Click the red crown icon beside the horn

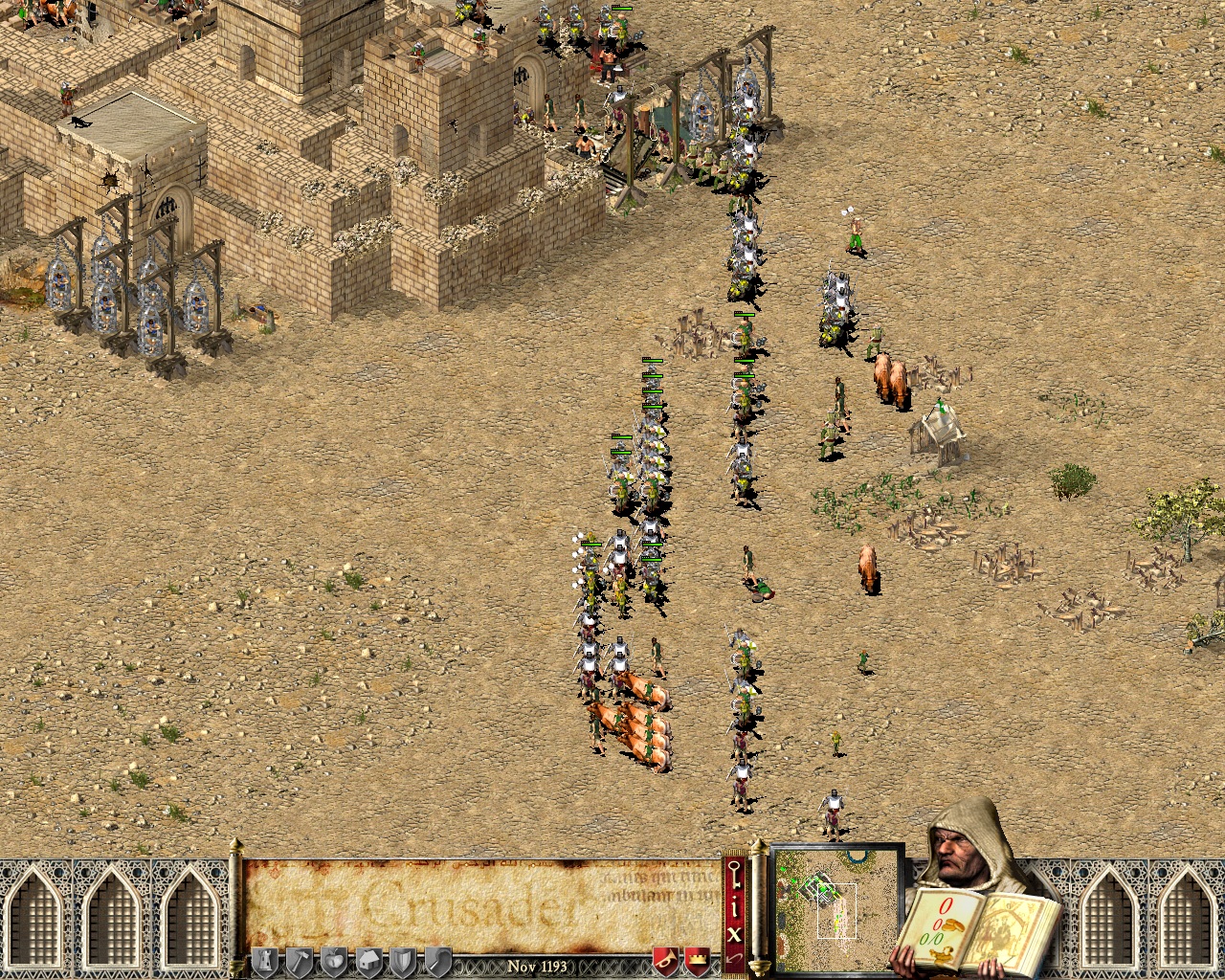(699, 958)
